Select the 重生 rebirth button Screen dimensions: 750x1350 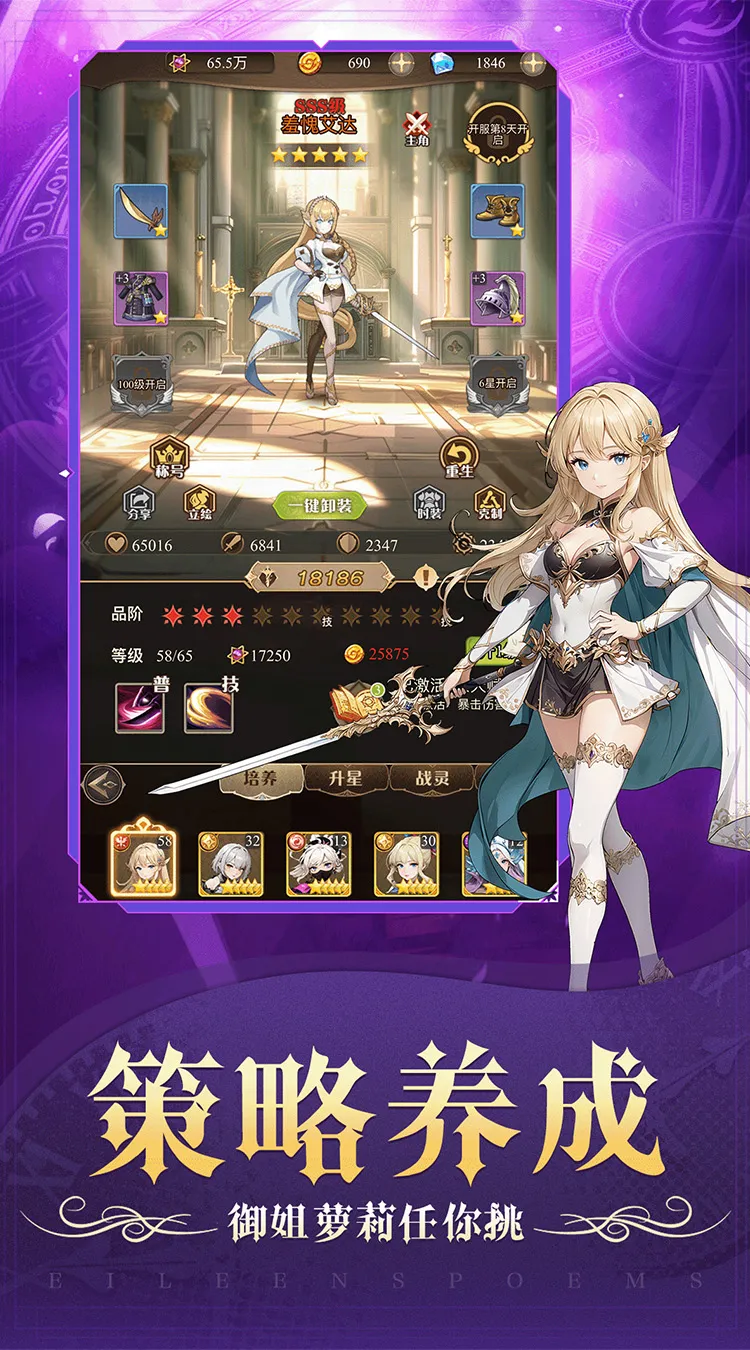[x=459, y=458]
